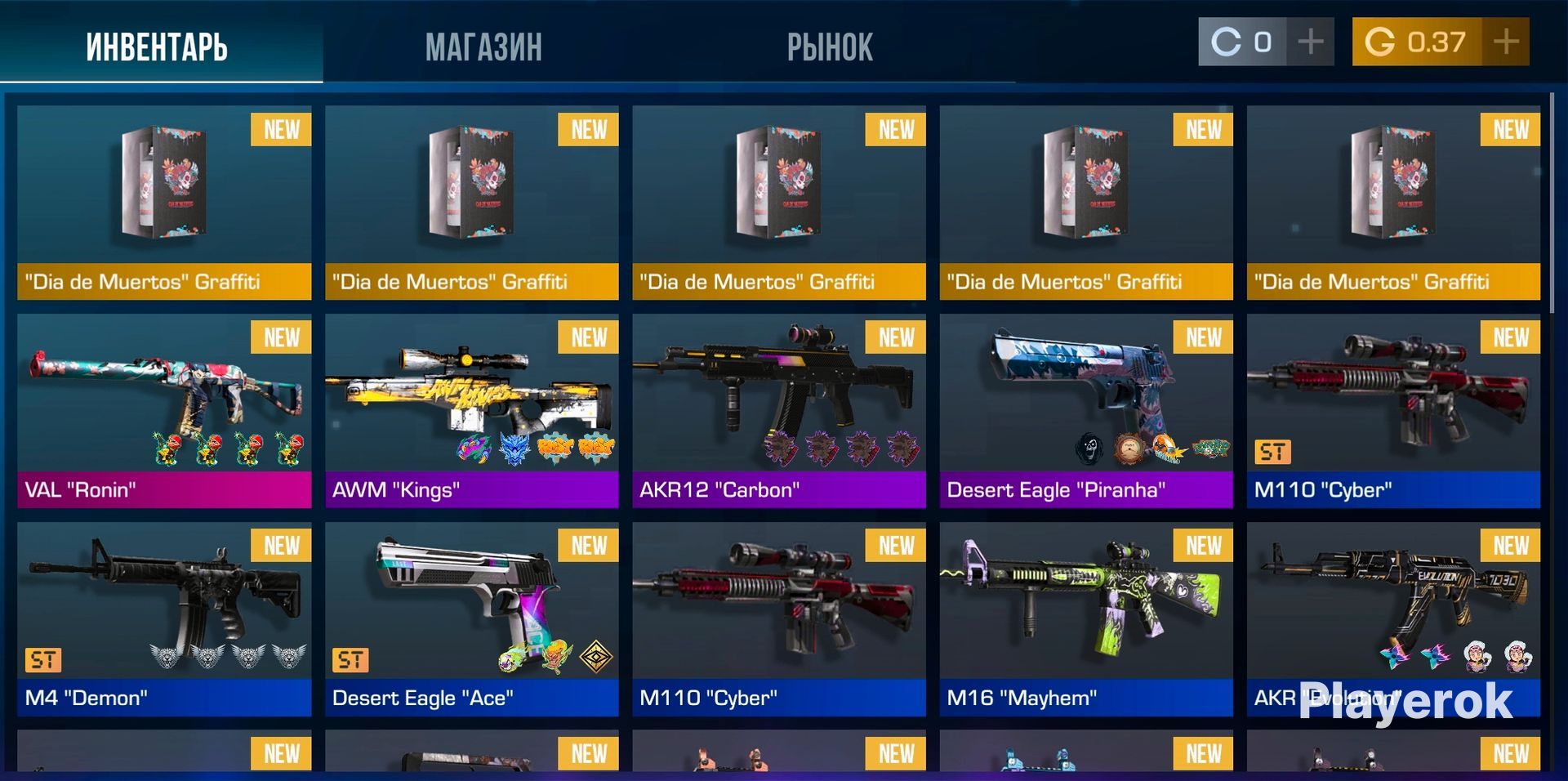Screen dimensions: 1568x781
Task: Switch to the Инвентарь tab
Action: click(x=157, y=47)
